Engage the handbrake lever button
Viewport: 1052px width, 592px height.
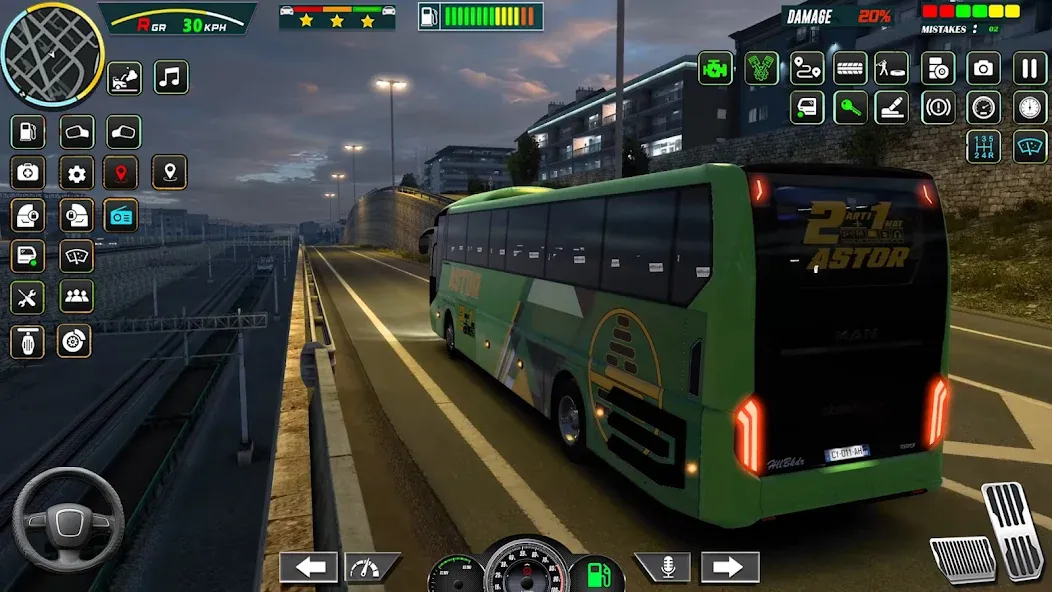tap(892, 107)
